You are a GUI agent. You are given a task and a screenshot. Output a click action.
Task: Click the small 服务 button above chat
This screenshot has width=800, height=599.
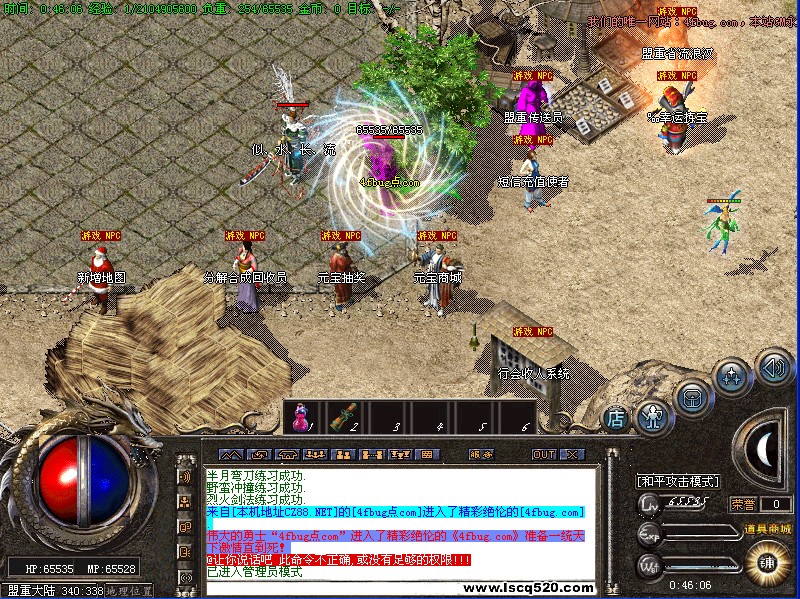coord(480,454)
